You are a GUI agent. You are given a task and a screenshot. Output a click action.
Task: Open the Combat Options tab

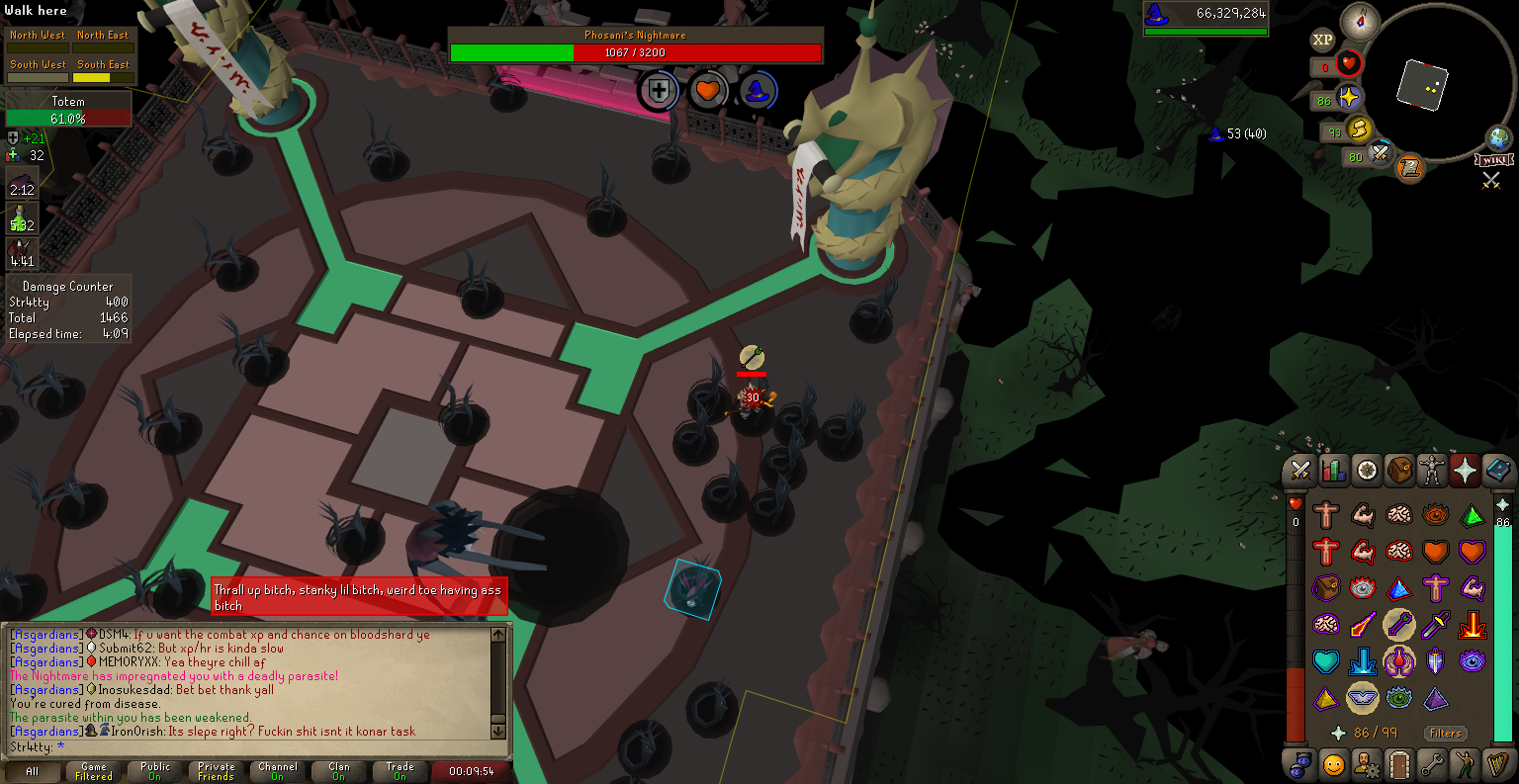click(x=1299, y=471)
